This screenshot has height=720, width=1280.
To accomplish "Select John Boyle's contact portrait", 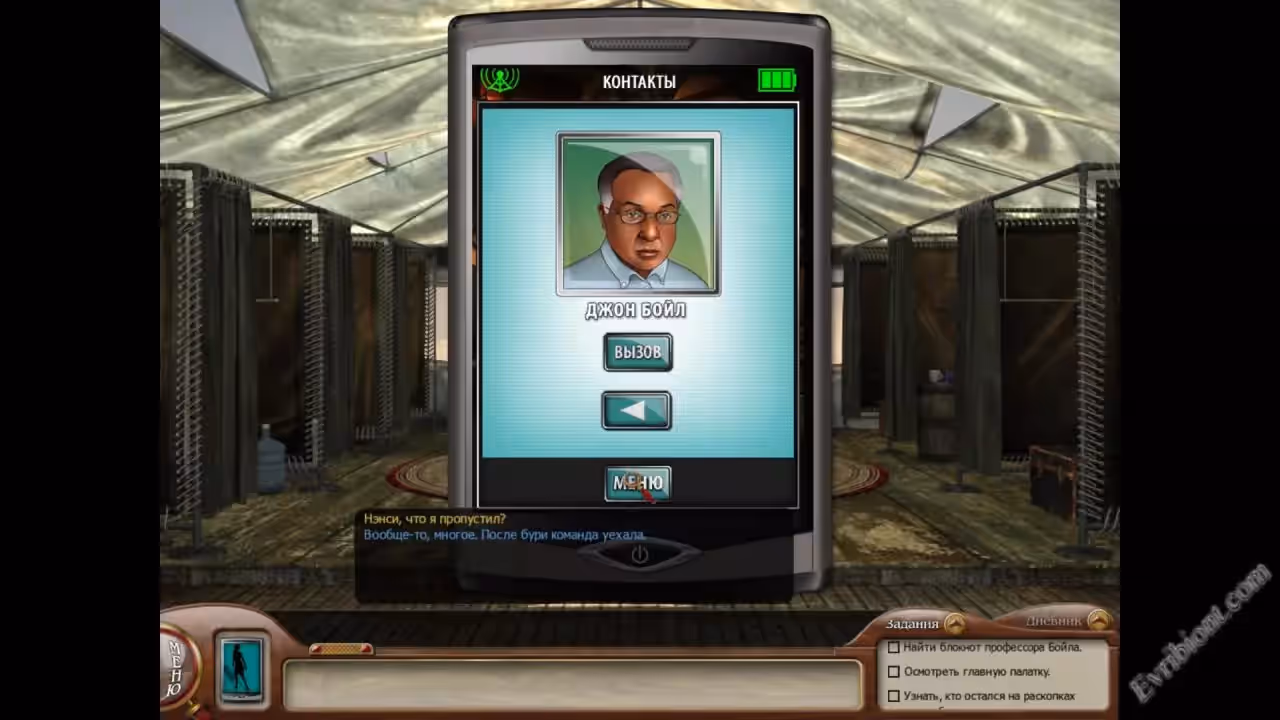I will point(638,214).
